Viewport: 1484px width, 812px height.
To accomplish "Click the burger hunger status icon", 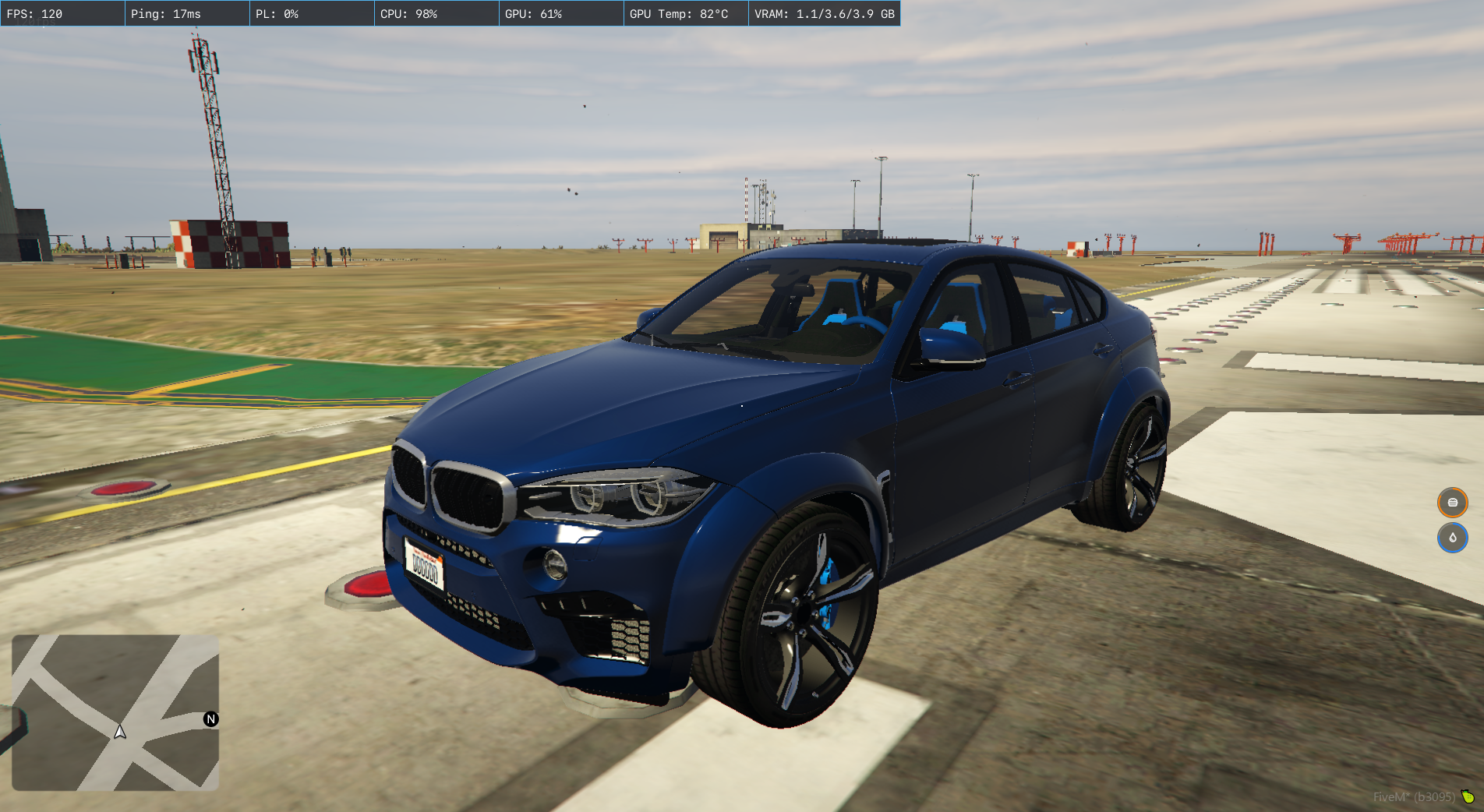I will (1452, 503).
